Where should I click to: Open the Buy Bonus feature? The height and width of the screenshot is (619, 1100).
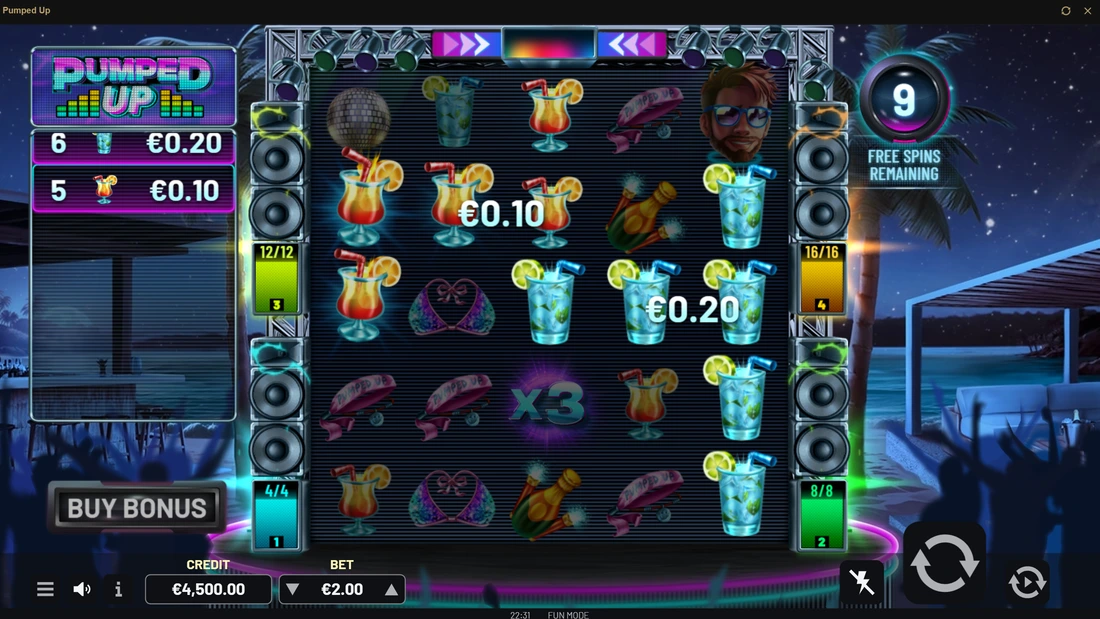[137, 508]
